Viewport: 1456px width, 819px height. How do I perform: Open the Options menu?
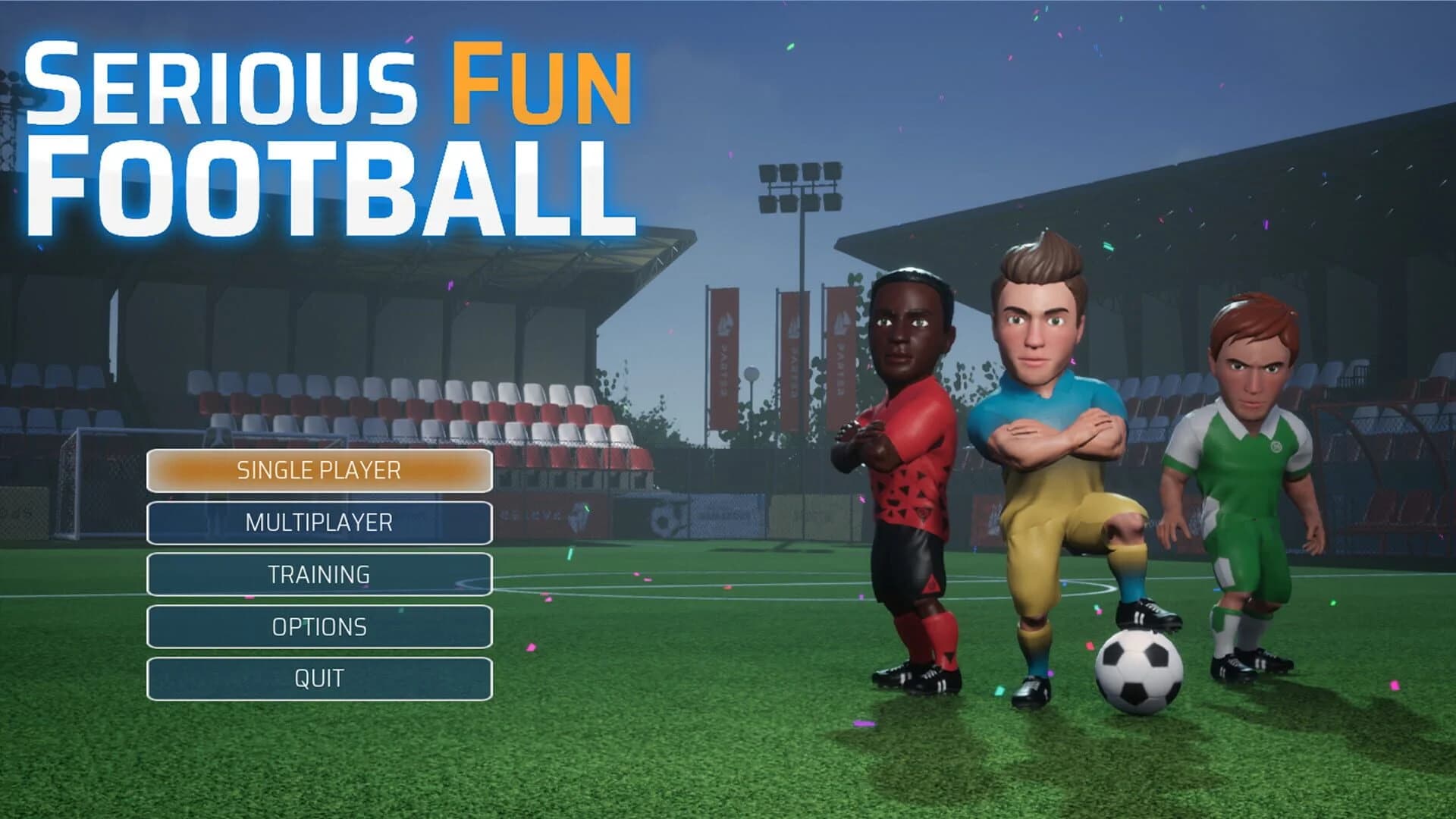point(318,627)
